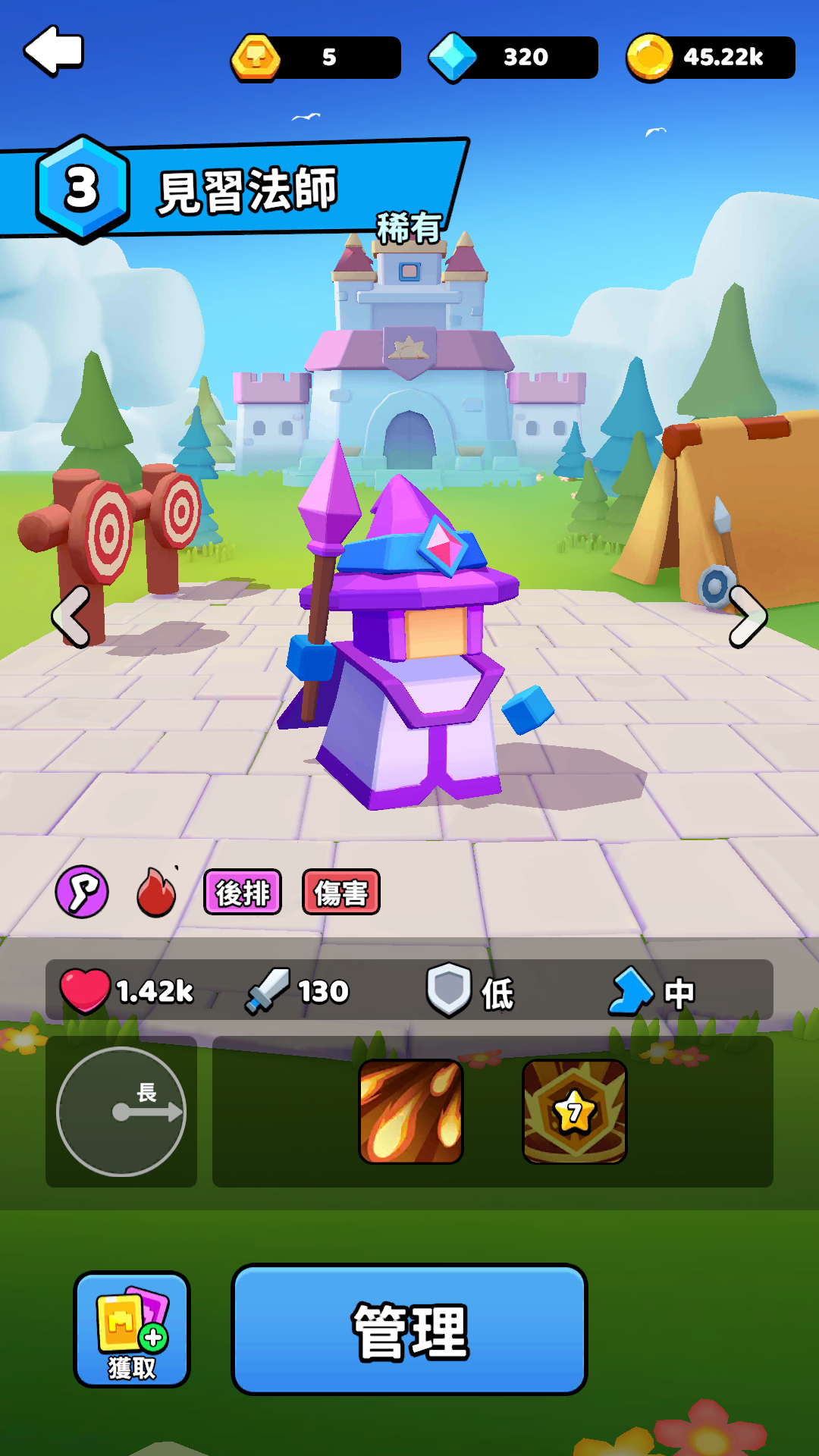Screen dimensions: 819x1456
Task: Tap the orange trophy token counter
Action: coord(316,58)
